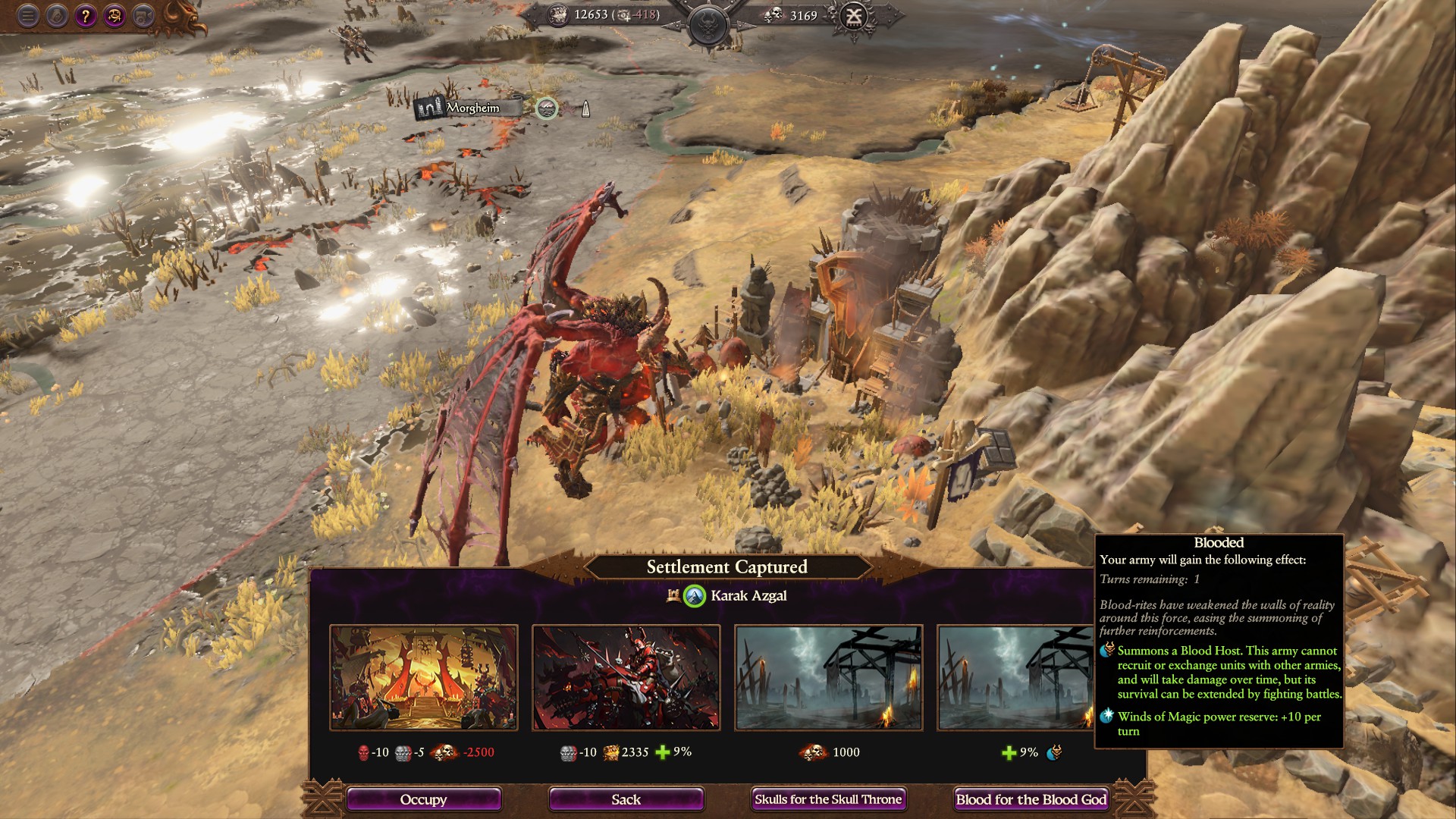Select Skulls for the Skull Throne
1456x819 pixels.
click(x=828, y=799)
